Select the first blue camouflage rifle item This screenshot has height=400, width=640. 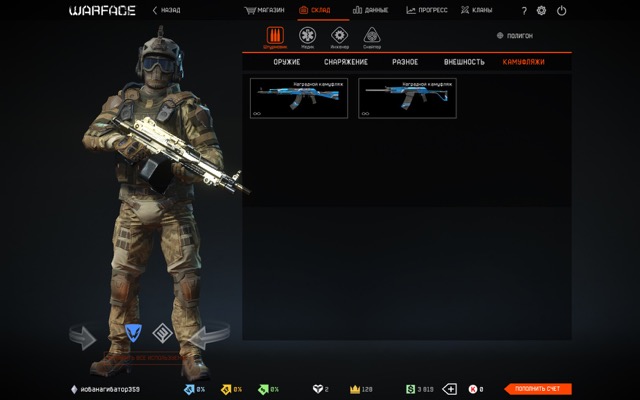[x=299, y=98]
